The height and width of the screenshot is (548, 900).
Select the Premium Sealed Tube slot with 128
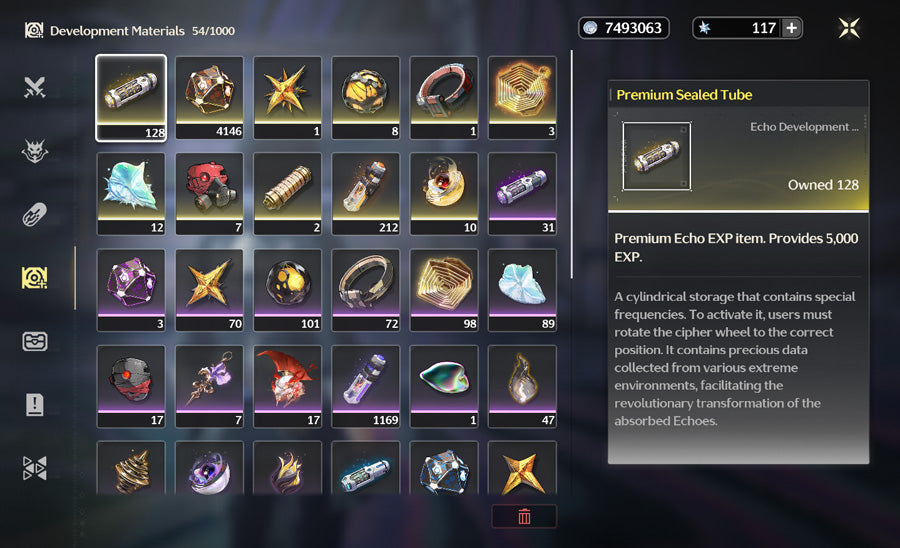pos(130,97)
